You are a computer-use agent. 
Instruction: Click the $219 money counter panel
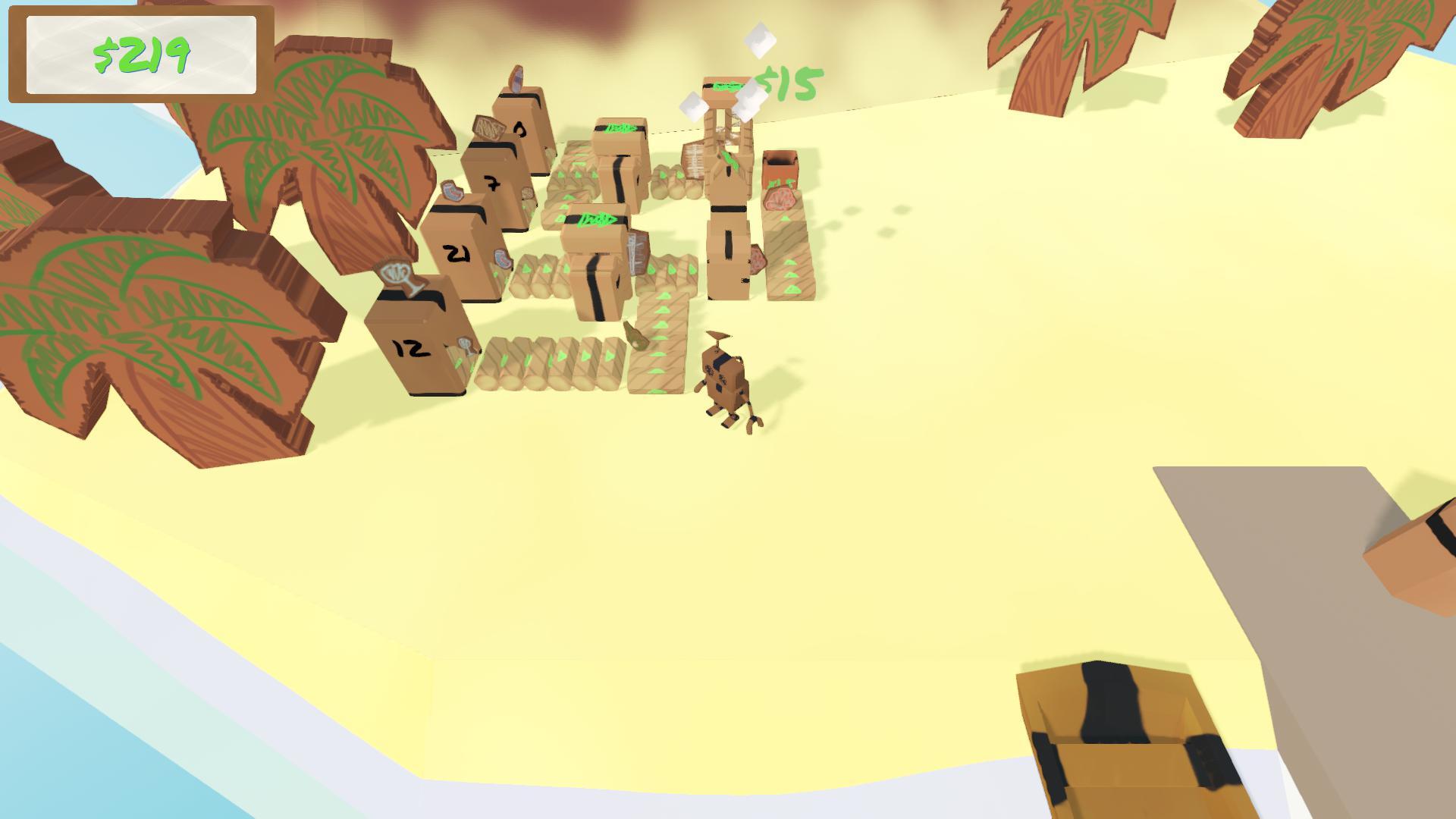click(x=140, y=55)
